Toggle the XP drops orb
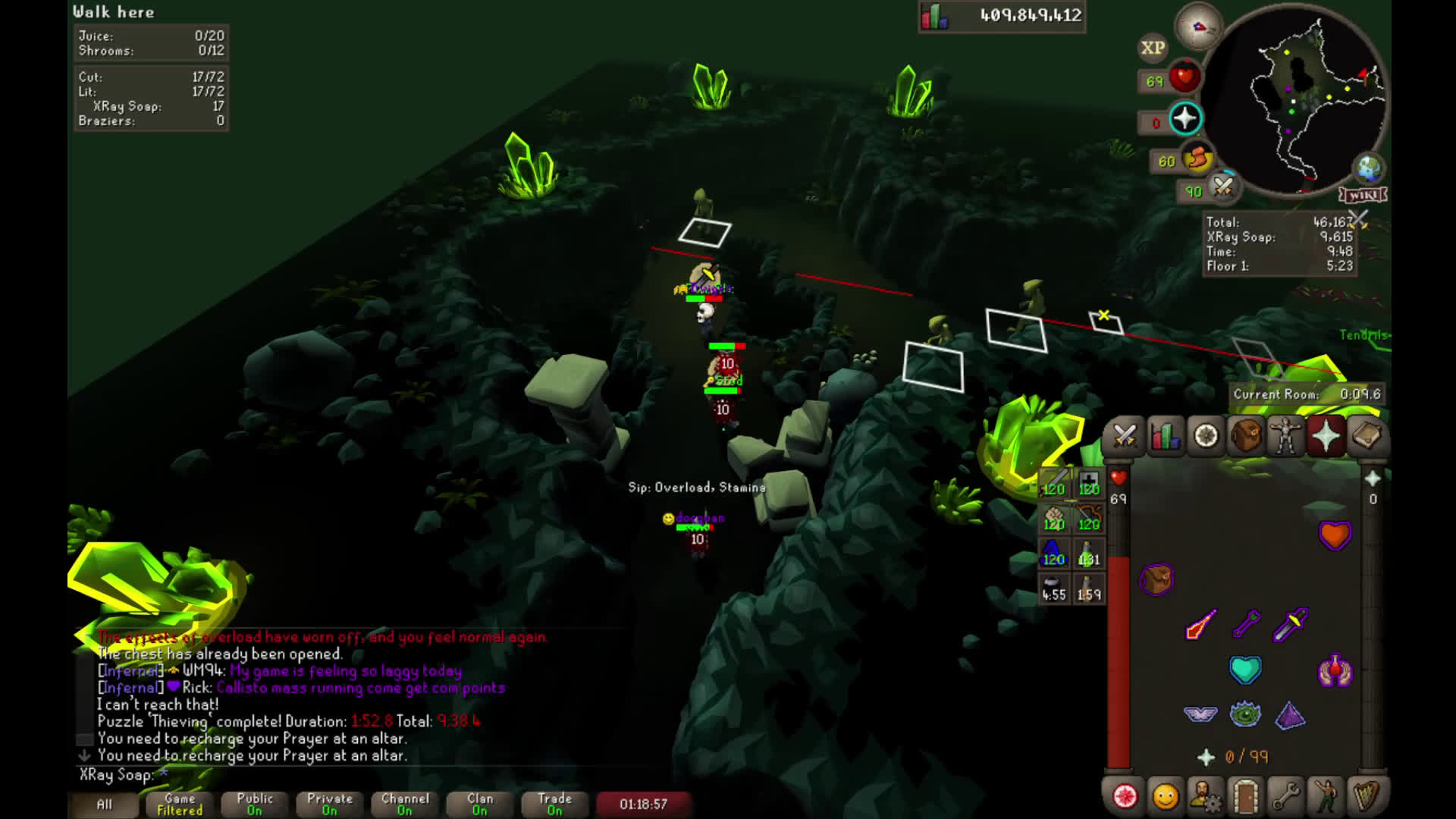Screen dimensions: 1456x819 1153,49
